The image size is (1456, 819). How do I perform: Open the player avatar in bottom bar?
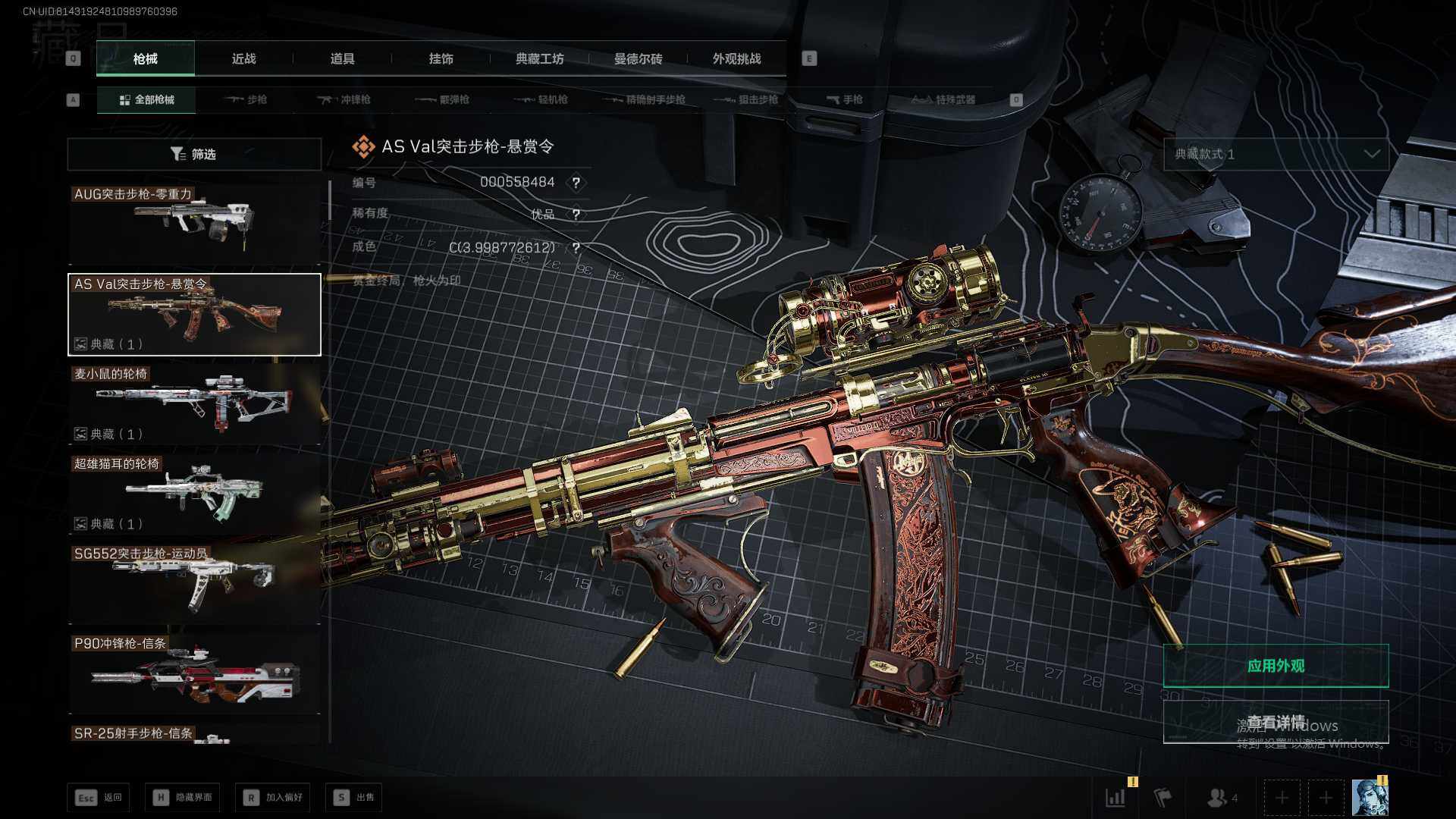click(1370, 797)
